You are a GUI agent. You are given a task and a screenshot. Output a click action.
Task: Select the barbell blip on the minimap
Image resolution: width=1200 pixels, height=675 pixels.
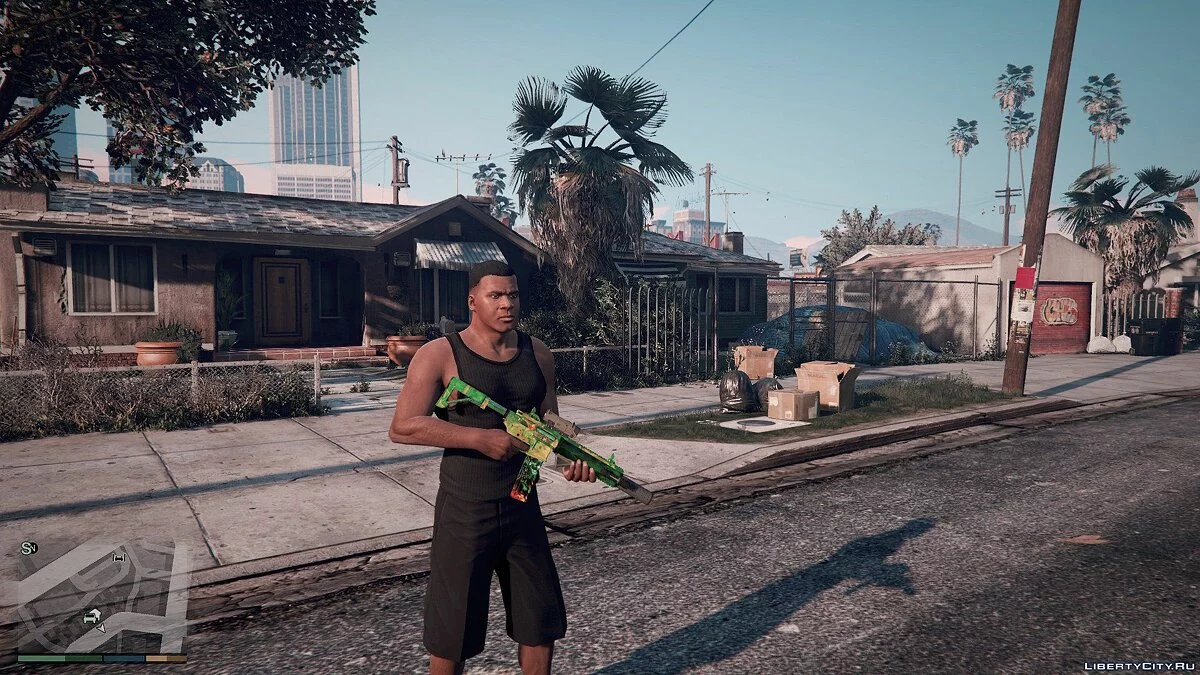120,557
